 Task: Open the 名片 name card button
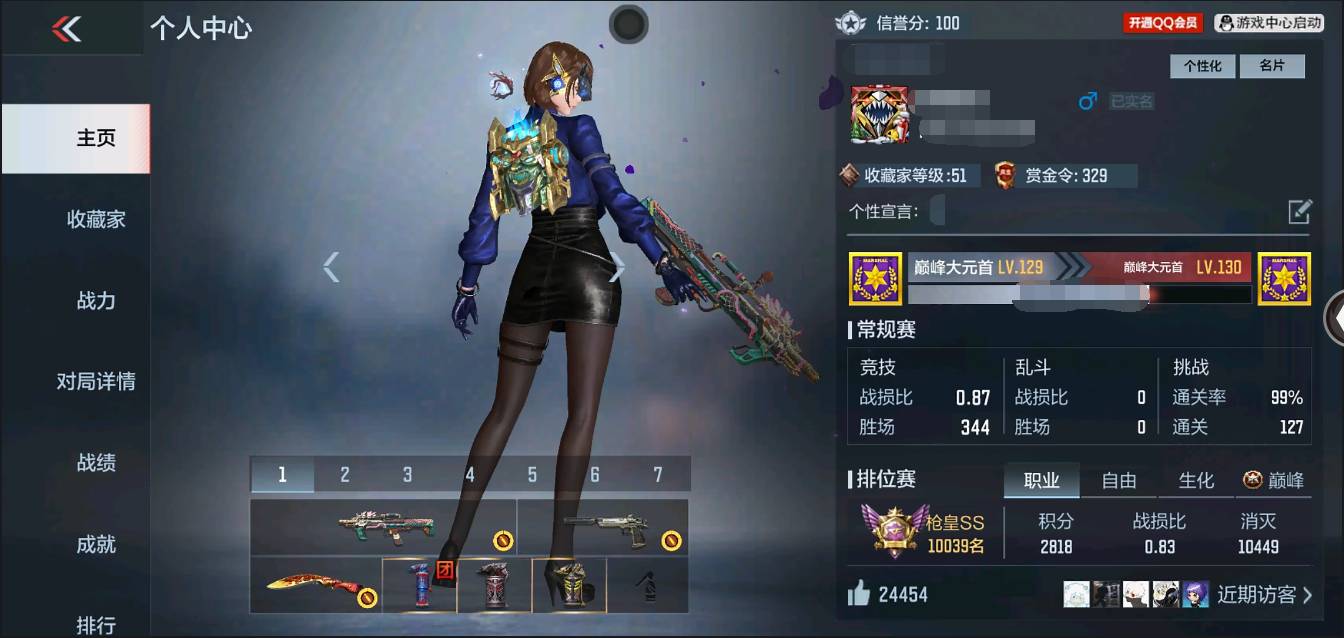coord(1271,66)
